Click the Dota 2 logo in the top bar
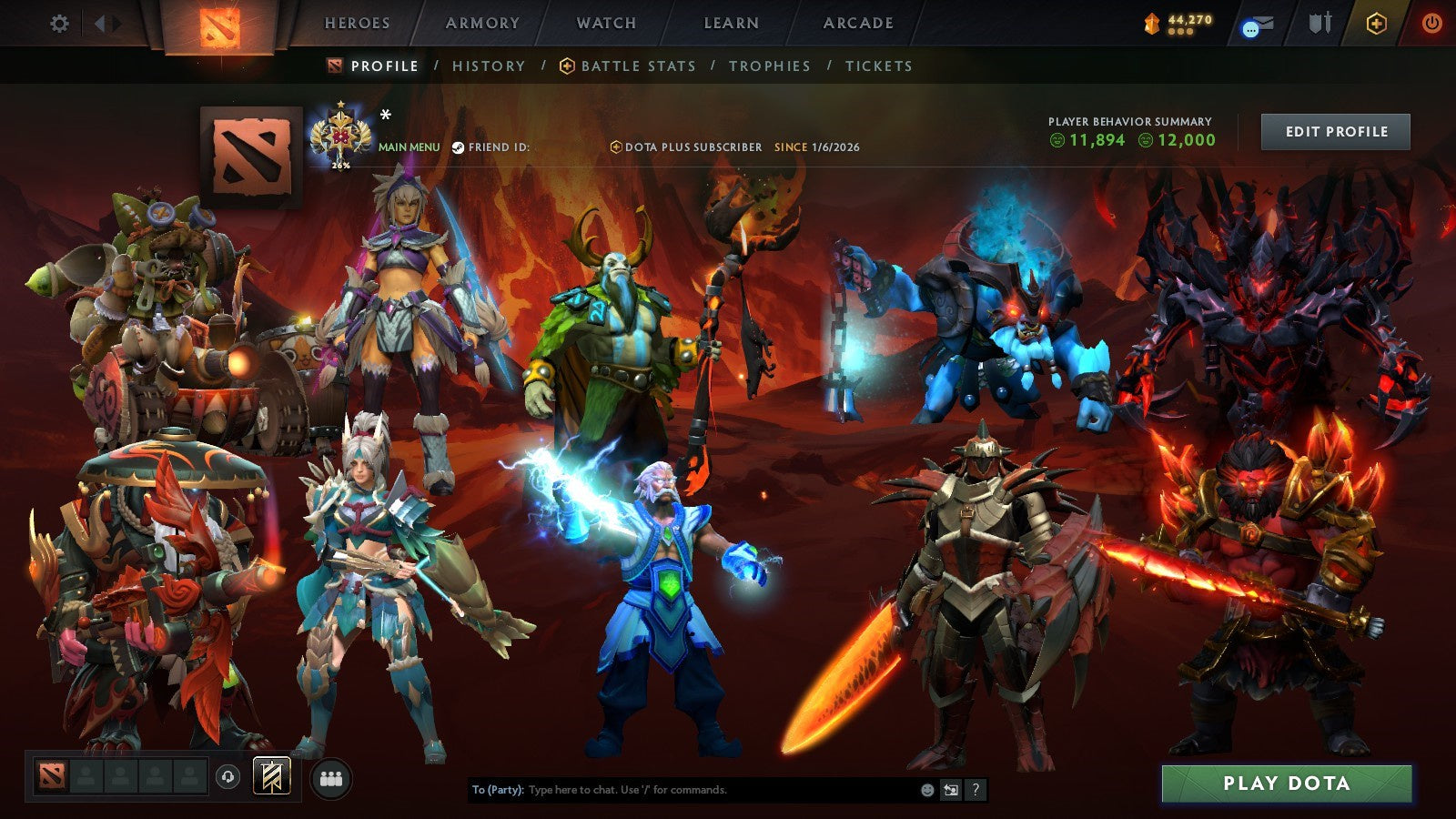Screen dimensions: 1456x819 219,25
